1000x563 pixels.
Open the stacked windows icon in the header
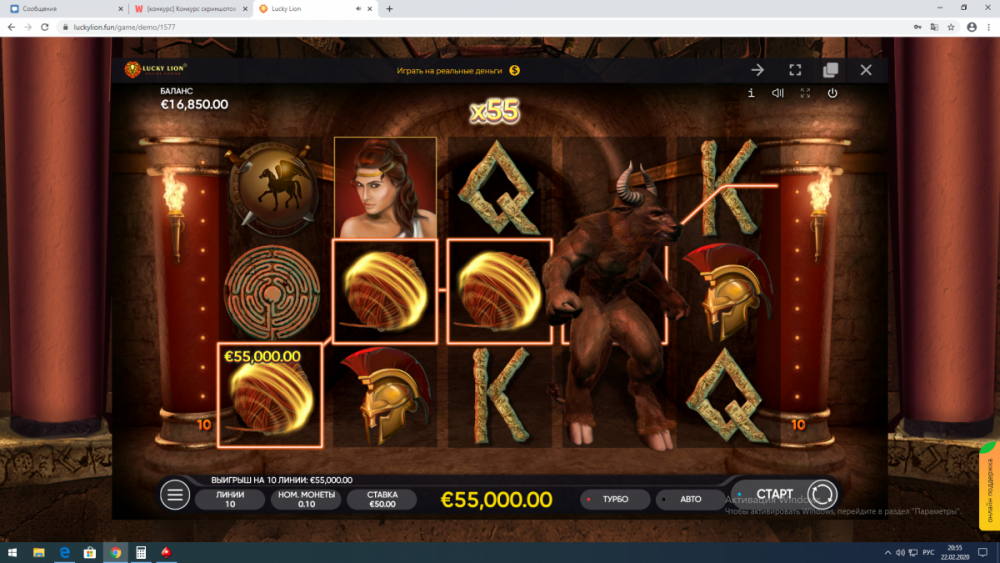[830, 70]
